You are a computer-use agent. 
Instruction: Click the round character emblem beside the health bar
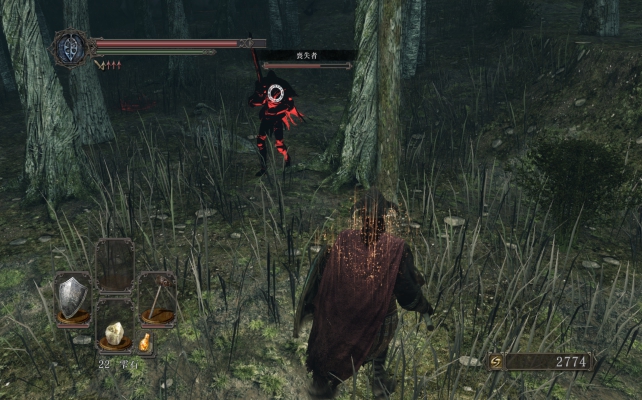72,48
